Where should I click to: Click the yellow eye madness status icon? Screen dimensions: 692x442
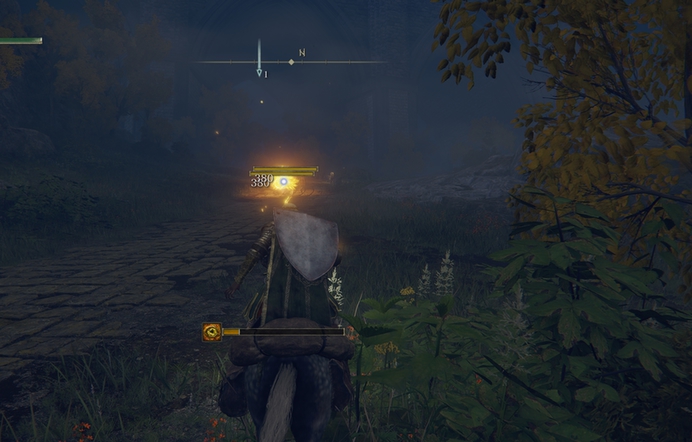coord(212,332)
